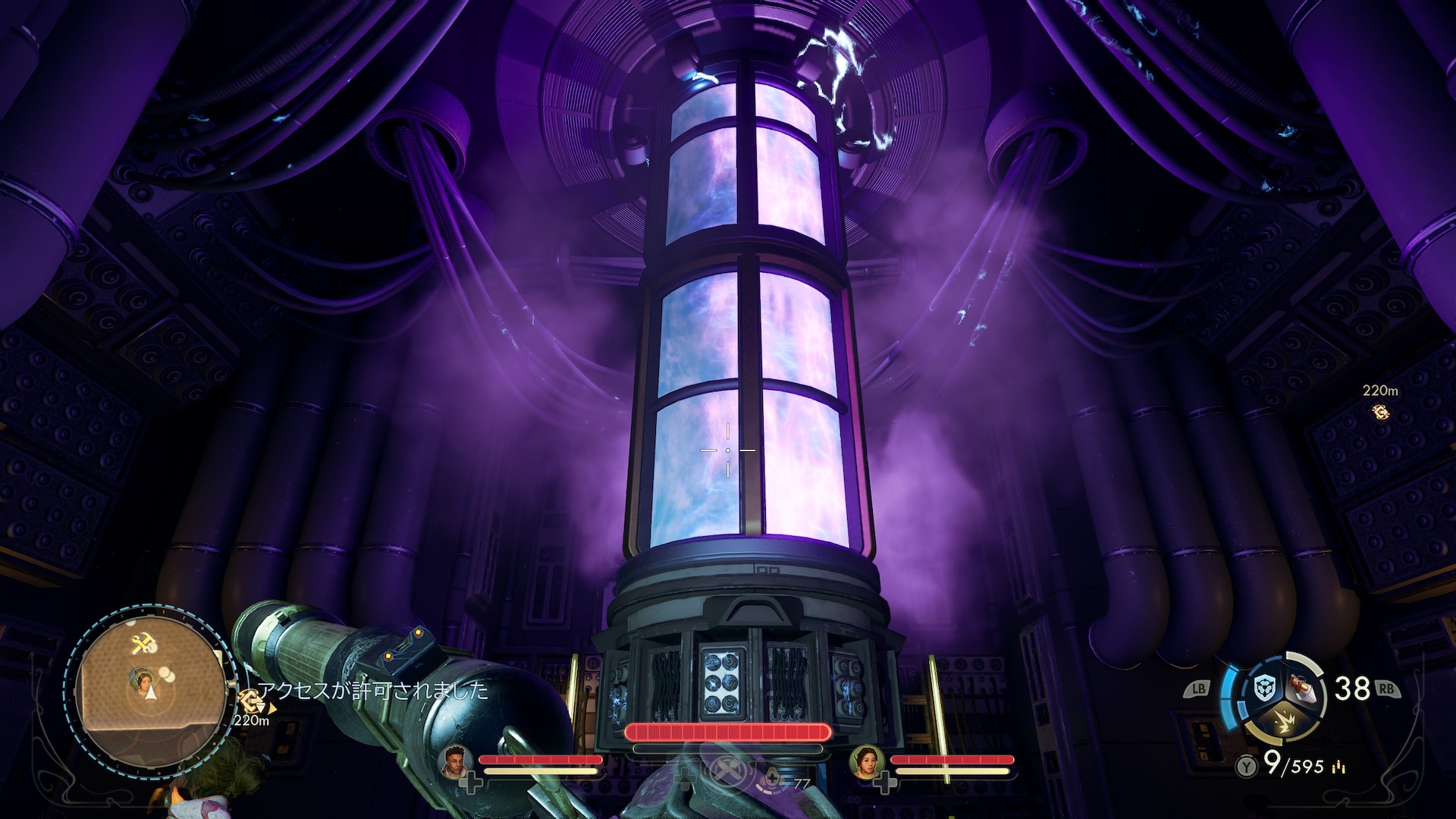Viewport: 1456px width, 819px height.
Task: Select the gold quest marker beside the minimap
Action: [x=249, y=701]
